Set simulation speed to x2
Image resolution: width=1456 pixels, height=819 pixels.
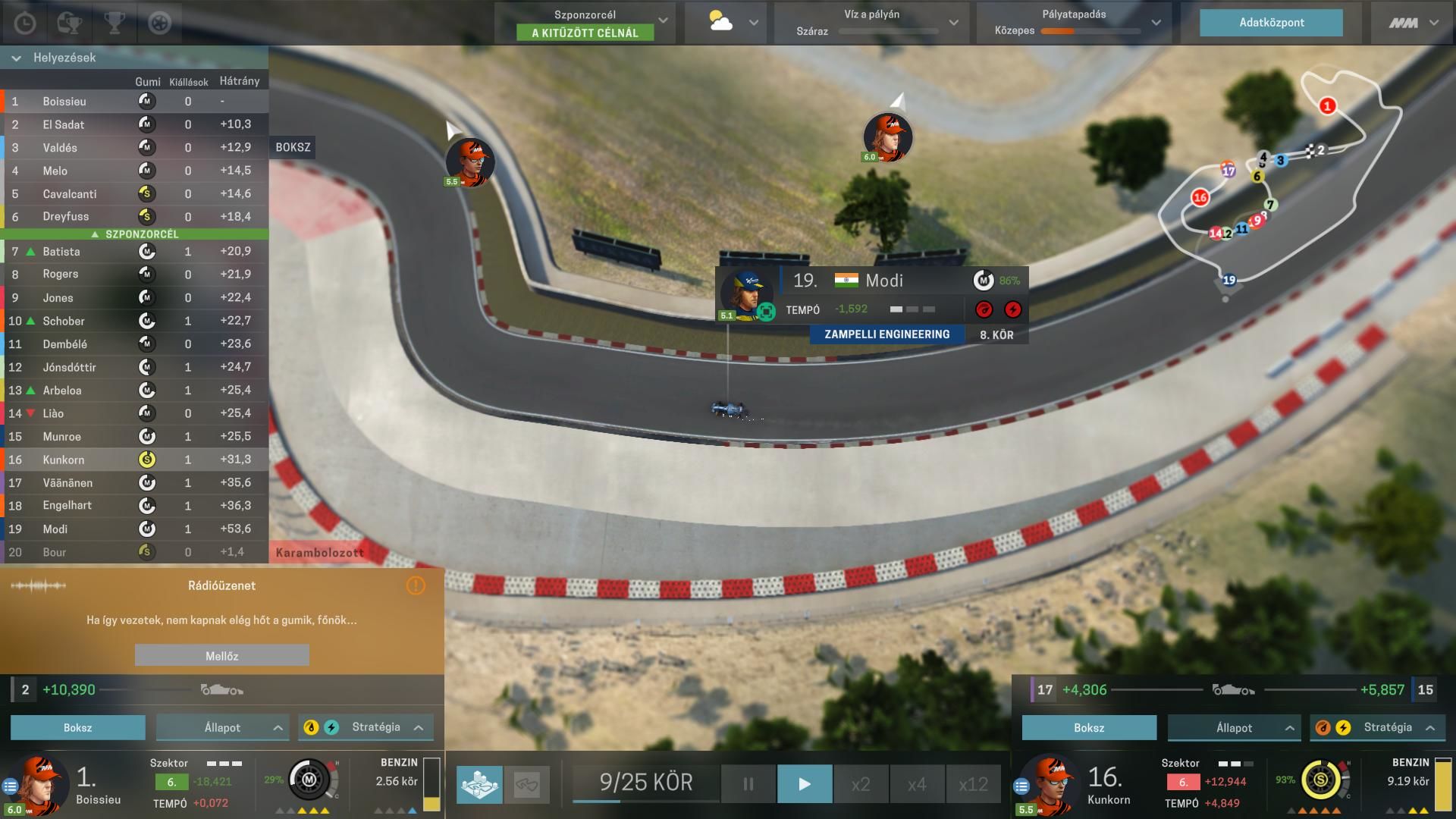(x=861, y=783)
